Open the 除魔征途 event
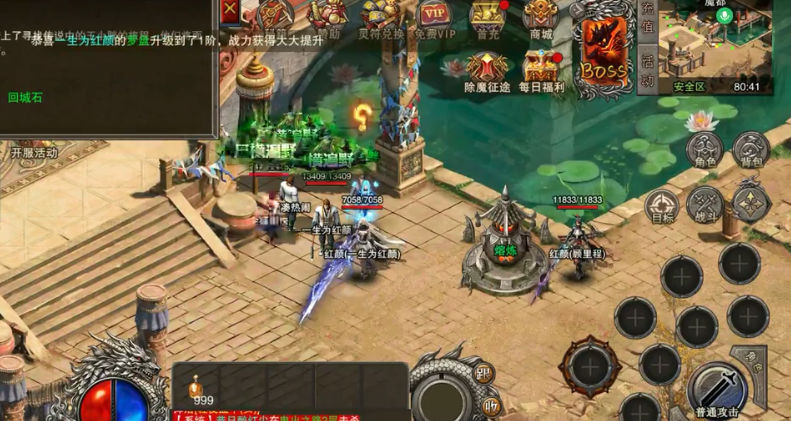Image resolution: width=791 pixels, height=421 pixels. (488, 70)
